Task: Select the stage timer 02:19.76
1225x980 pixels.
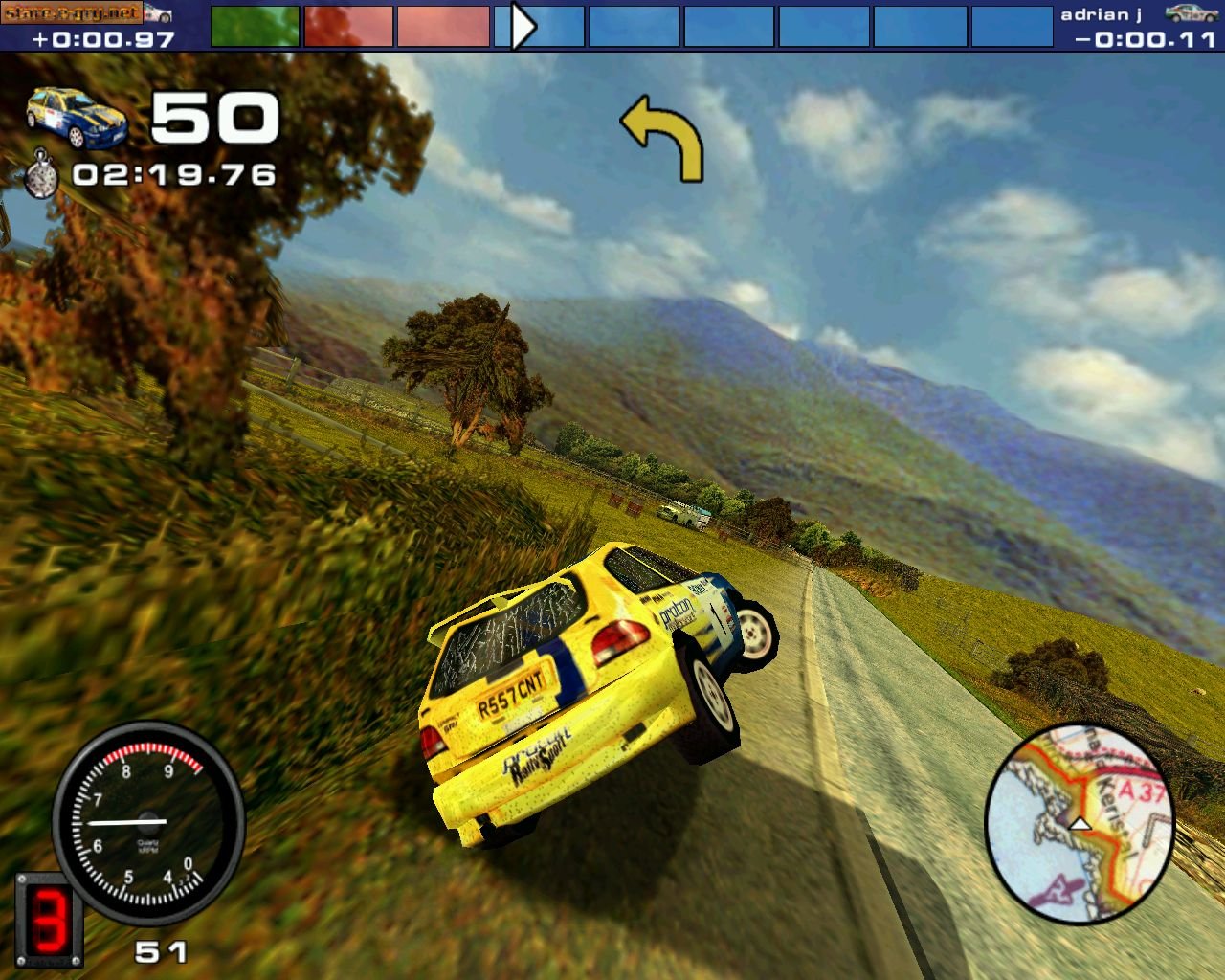Action: [x=174, y=175]
